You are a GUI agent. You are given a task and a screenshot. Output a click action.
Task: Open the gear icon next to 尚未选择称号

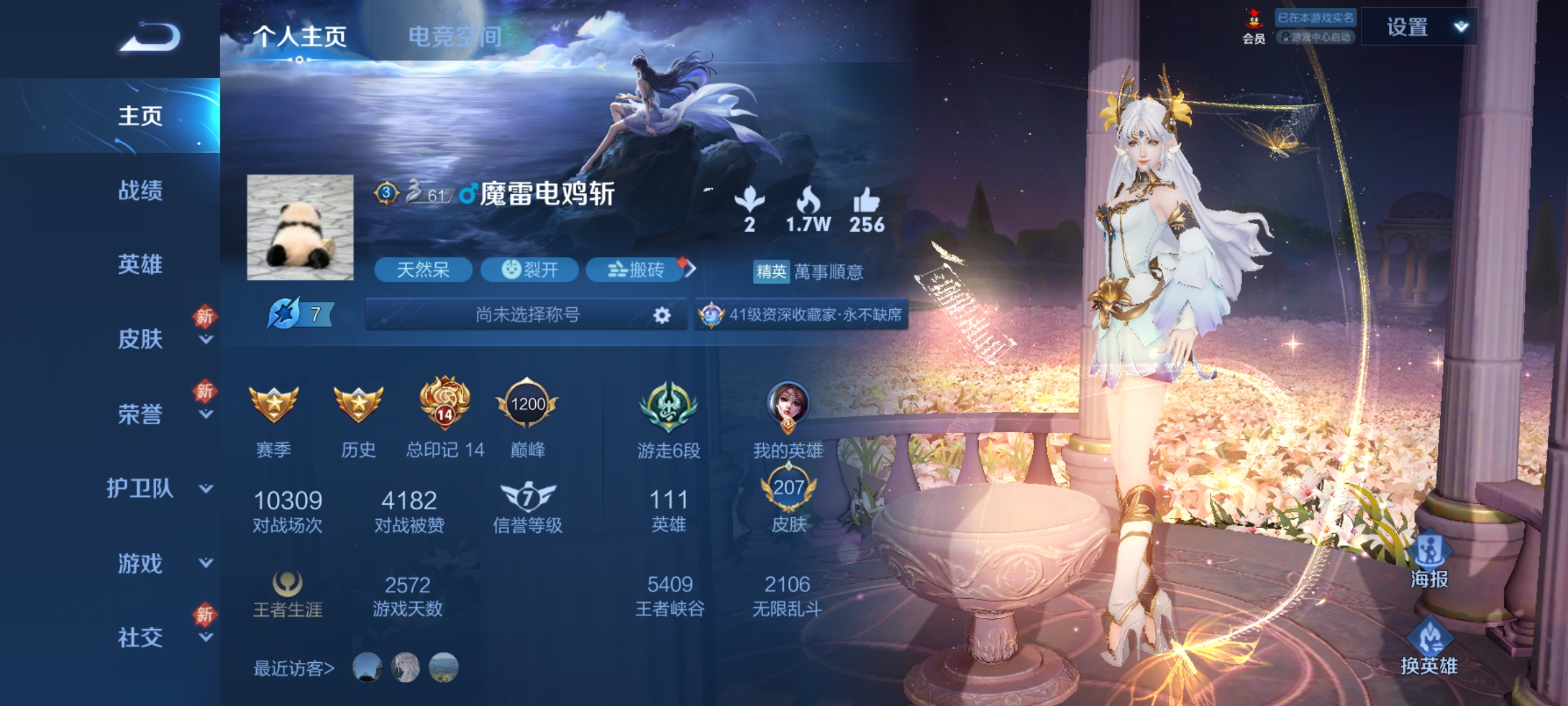coord(661,315)
